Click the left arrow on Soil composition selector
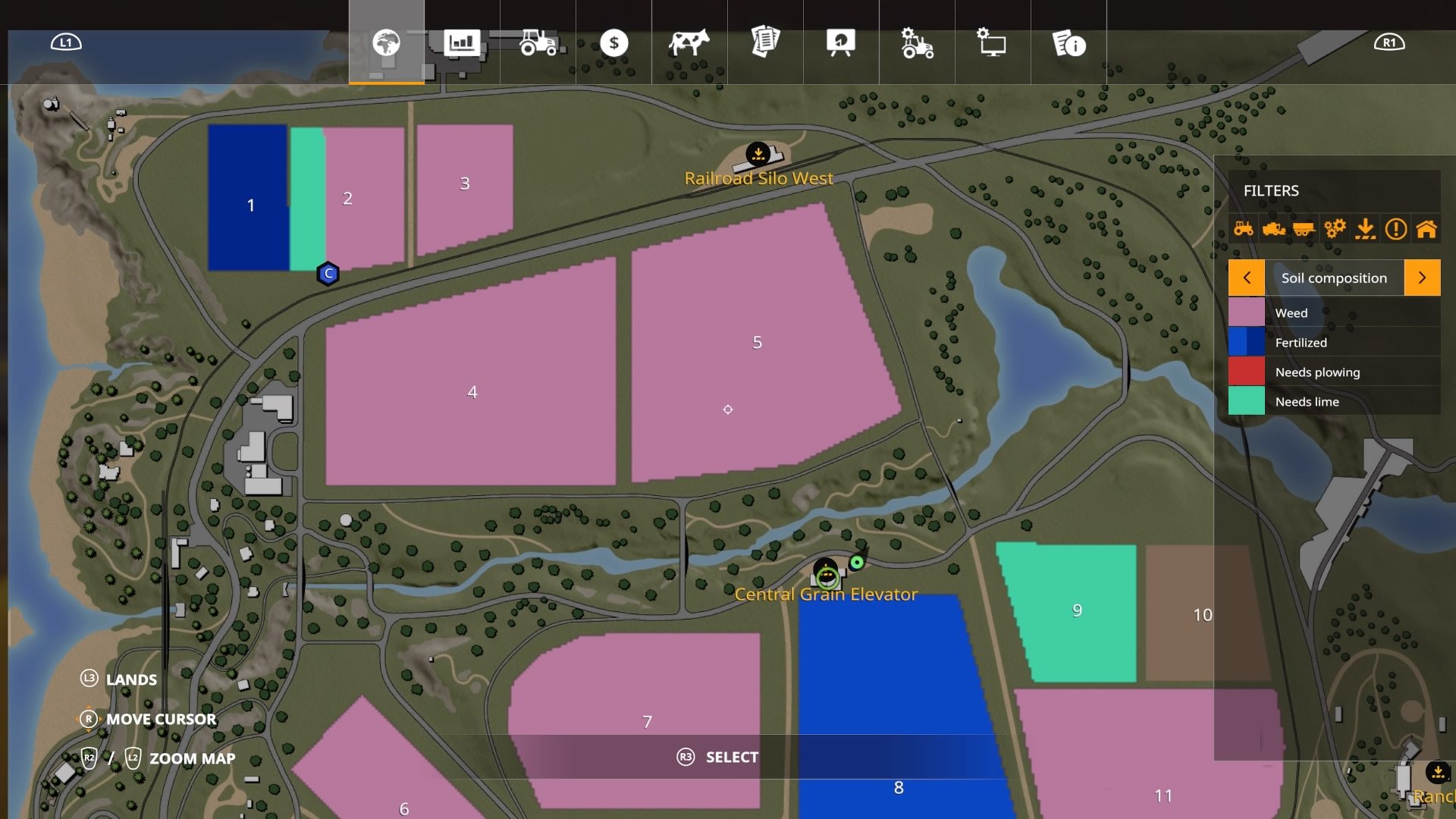Image resolution: width=1456 pixels, height=819 pixels. tap(1247, 278)
